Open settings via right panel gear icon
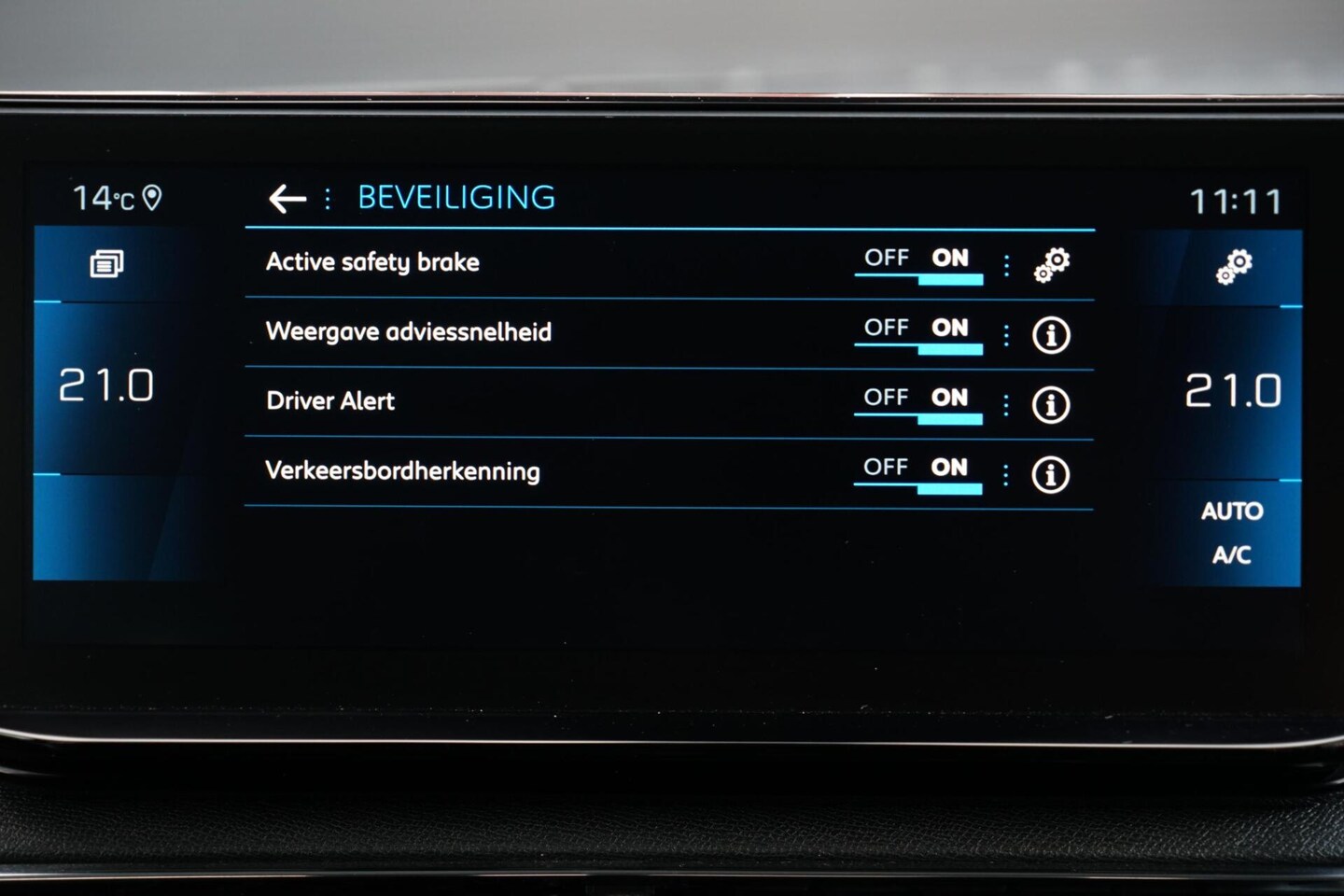Viewport: 1344px width, 896px height. click(1234, 267)
